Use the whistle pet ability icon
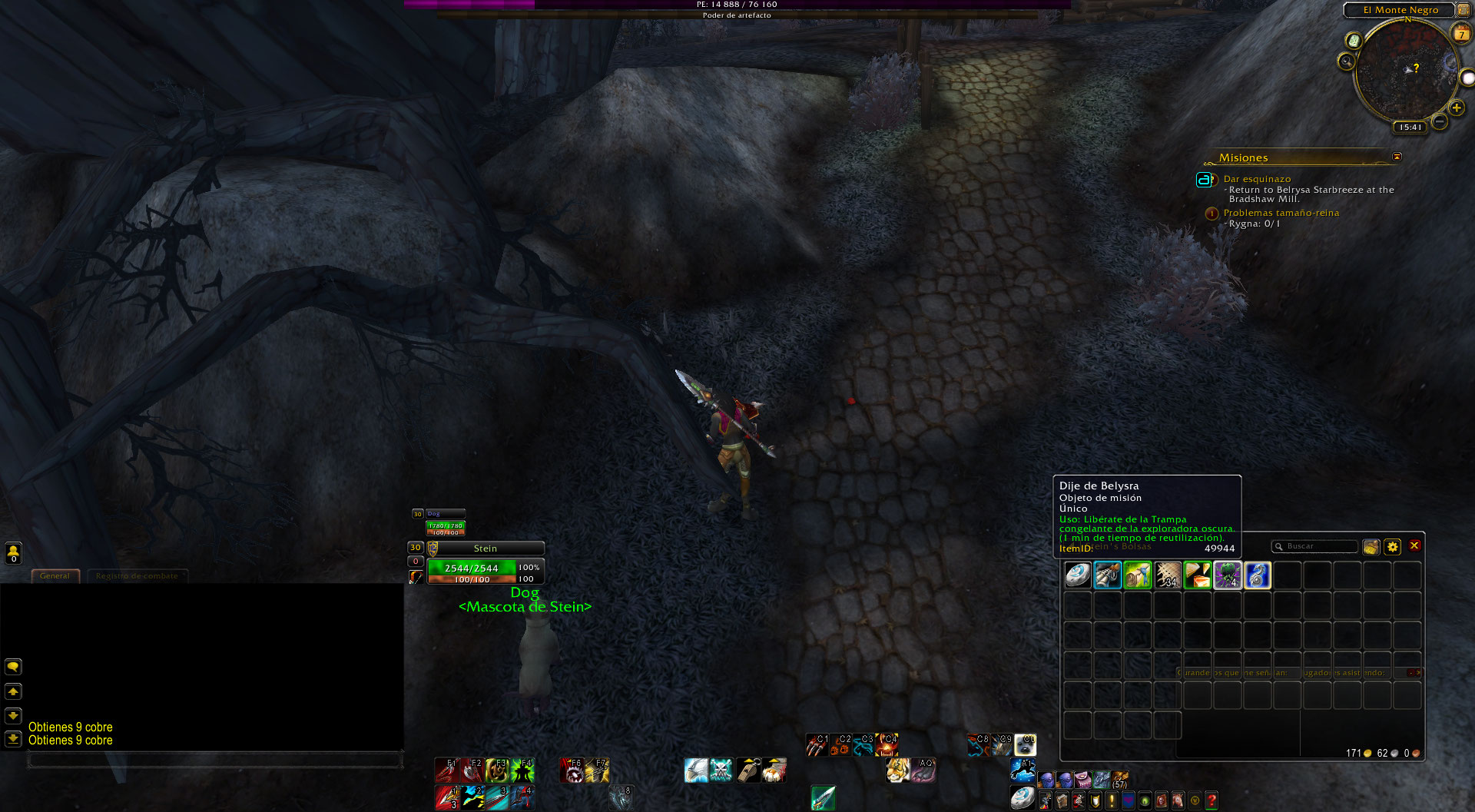Screen dimensions: 1475x812 pyautogui.click(x=749, y=770)
